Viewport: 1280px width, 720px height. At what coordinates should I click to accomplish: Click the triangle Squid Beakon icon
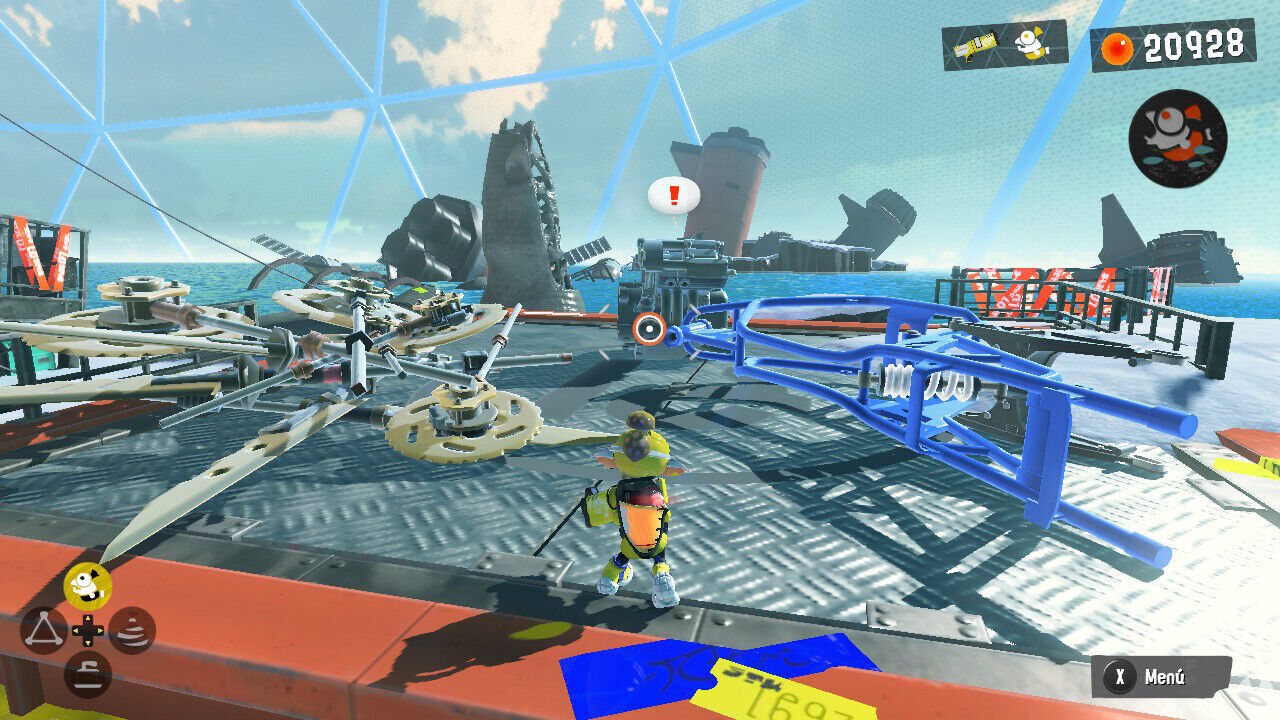42,630
